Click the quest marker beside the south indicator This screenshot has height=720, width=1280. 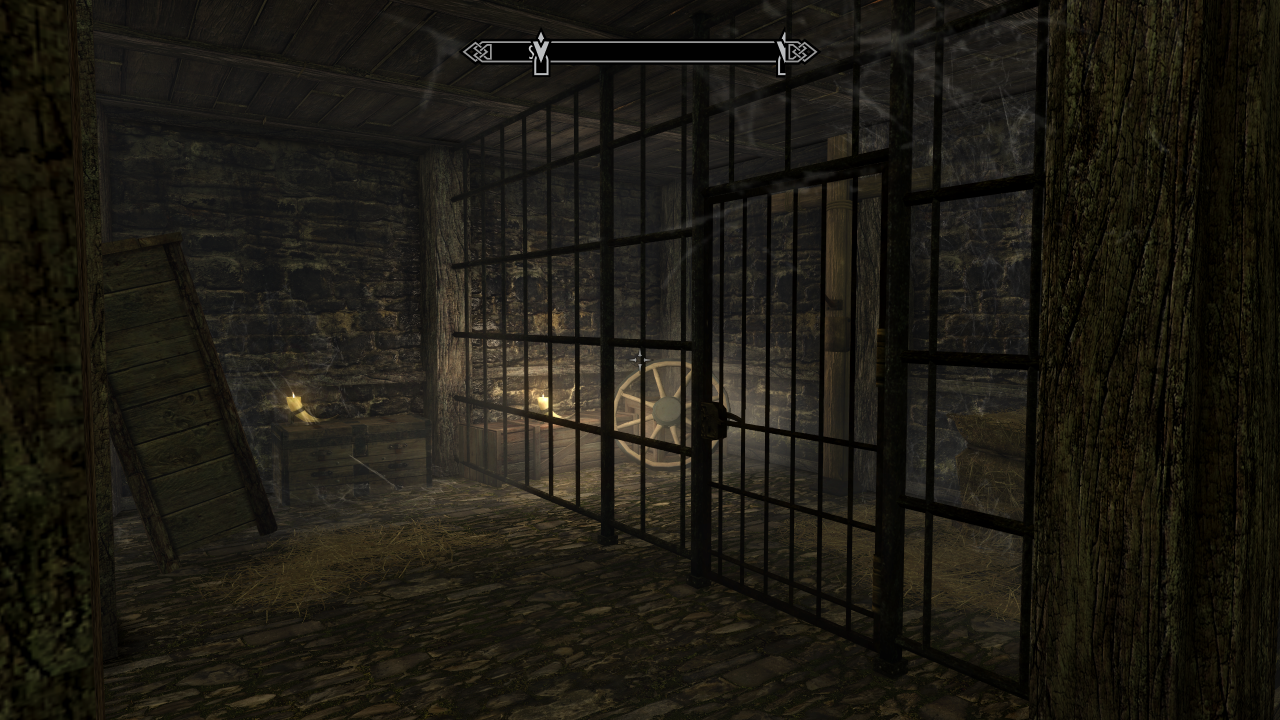coord(541,55)
